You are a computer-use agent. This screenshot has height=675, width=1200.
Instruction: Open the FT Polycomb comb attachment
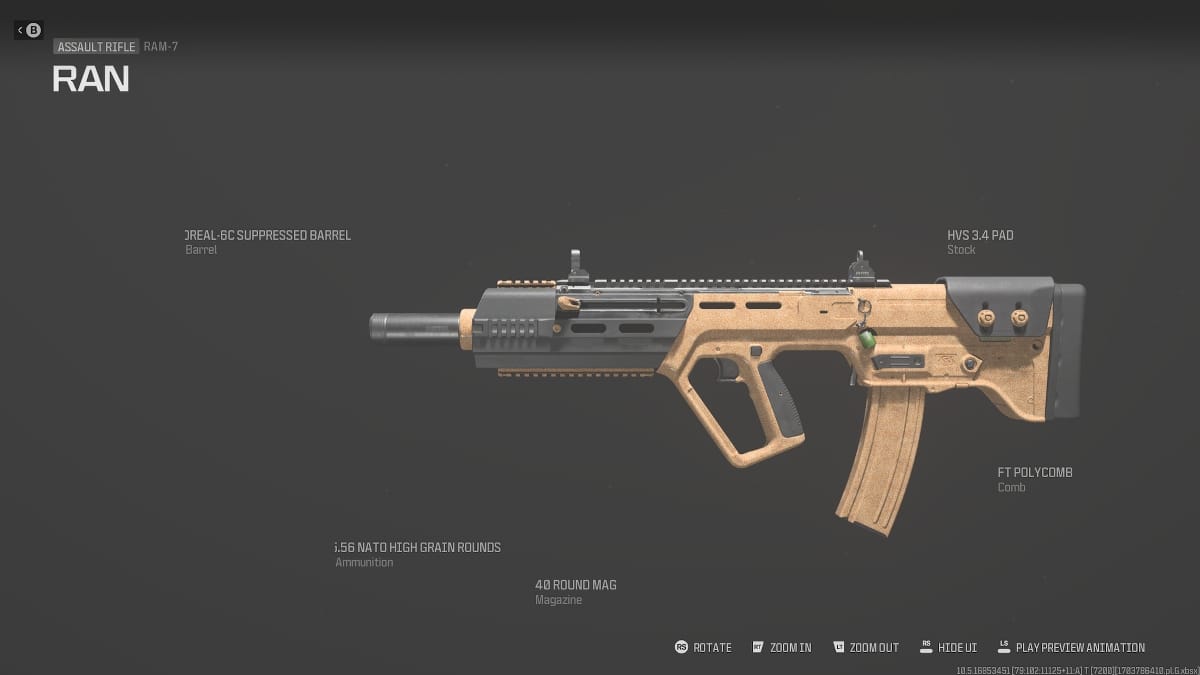coord(1034,473)
